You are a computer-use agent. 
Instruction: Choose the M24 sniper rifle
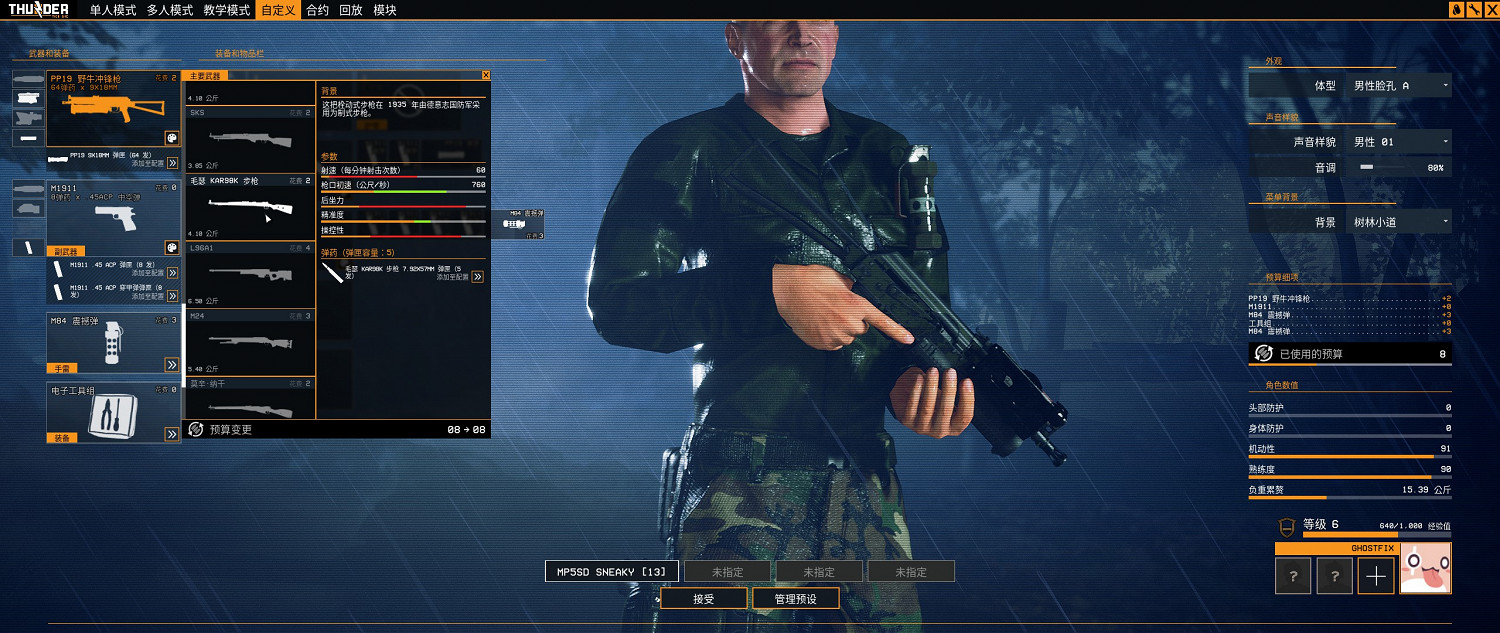click(250, 342)
